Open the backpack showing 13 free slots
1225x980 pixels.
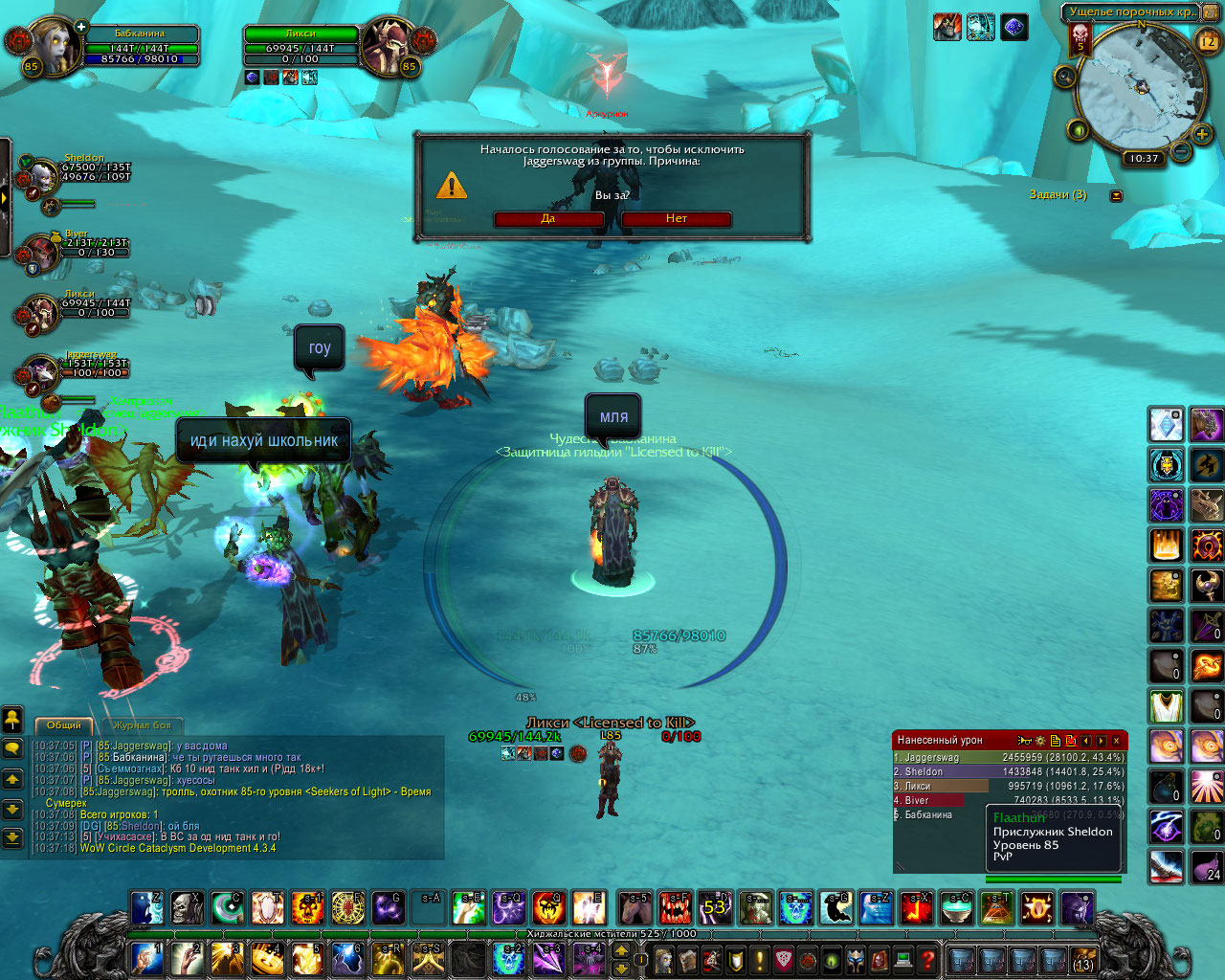coord(1083,959)
